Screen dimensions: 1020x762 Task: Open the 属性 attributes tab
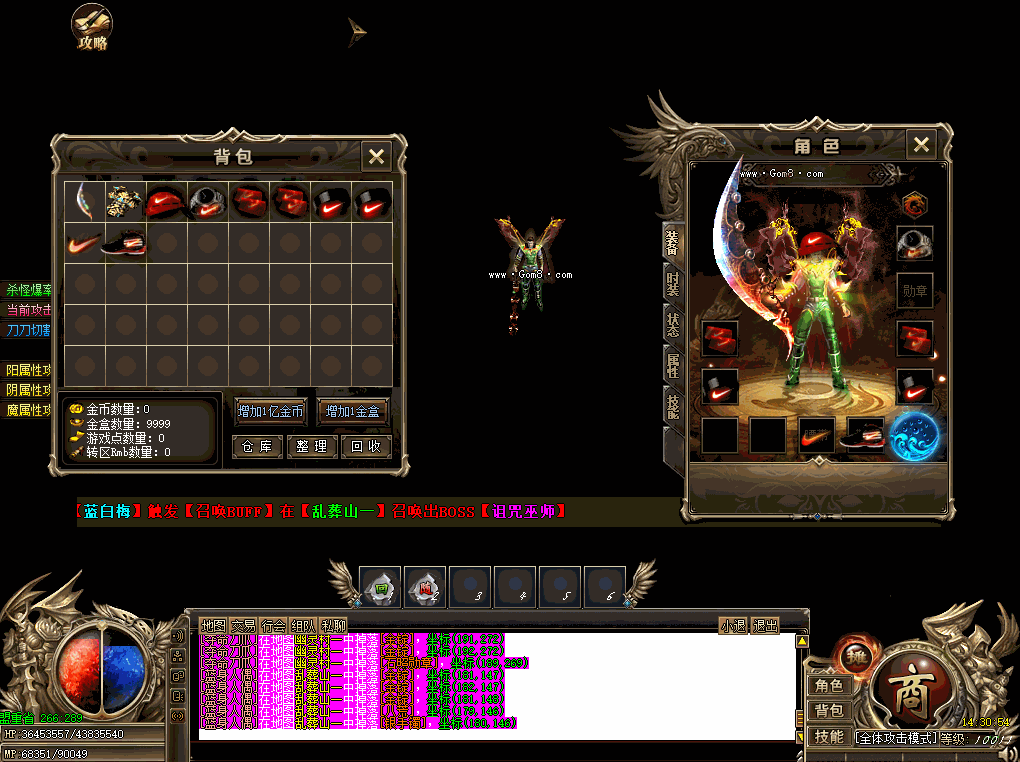point(673,365)
